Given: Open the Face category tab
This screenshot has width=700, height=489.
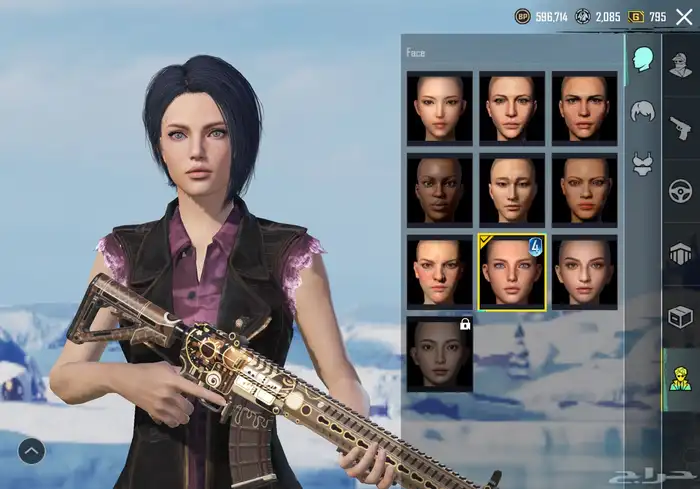Looking at the screenshot, I should (x=641, y=60).
